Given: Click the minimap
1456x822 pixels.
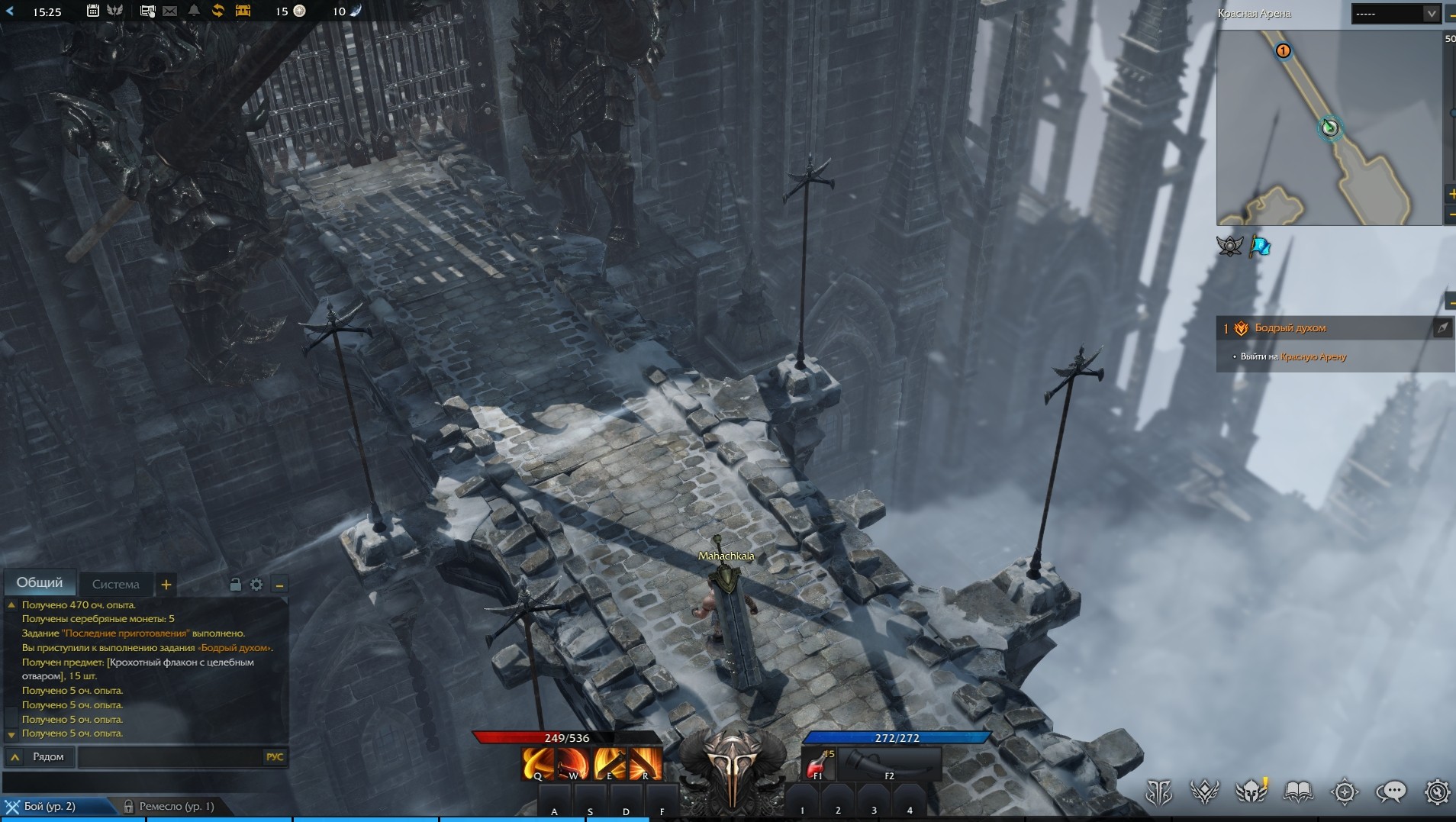Looking at the screenshot, I should [1328, 127].
